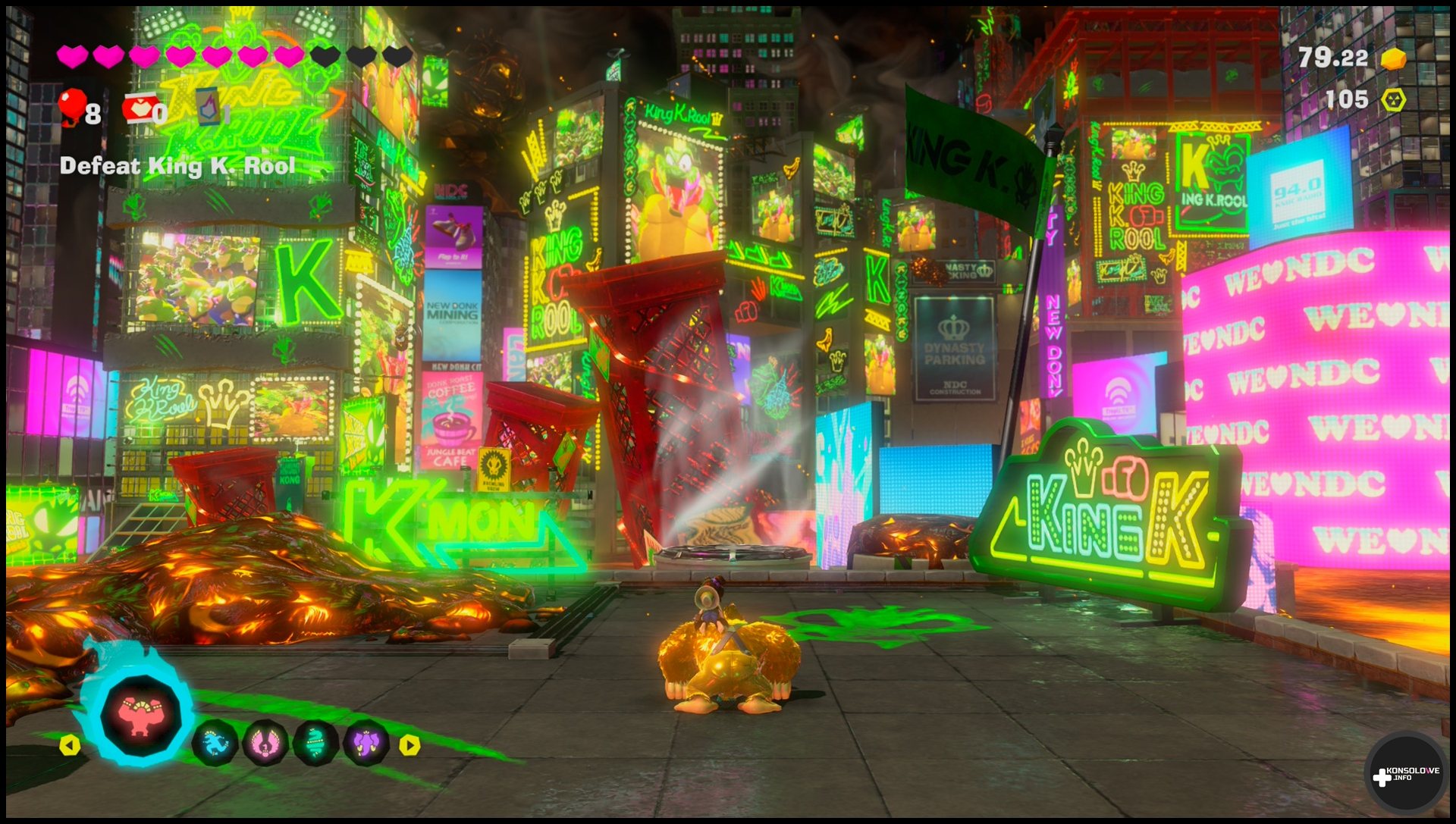This screenshot has height=824, width=1456.
Task: Click the Konsolowe.info watermark logo
Action: pos(1405,775)
